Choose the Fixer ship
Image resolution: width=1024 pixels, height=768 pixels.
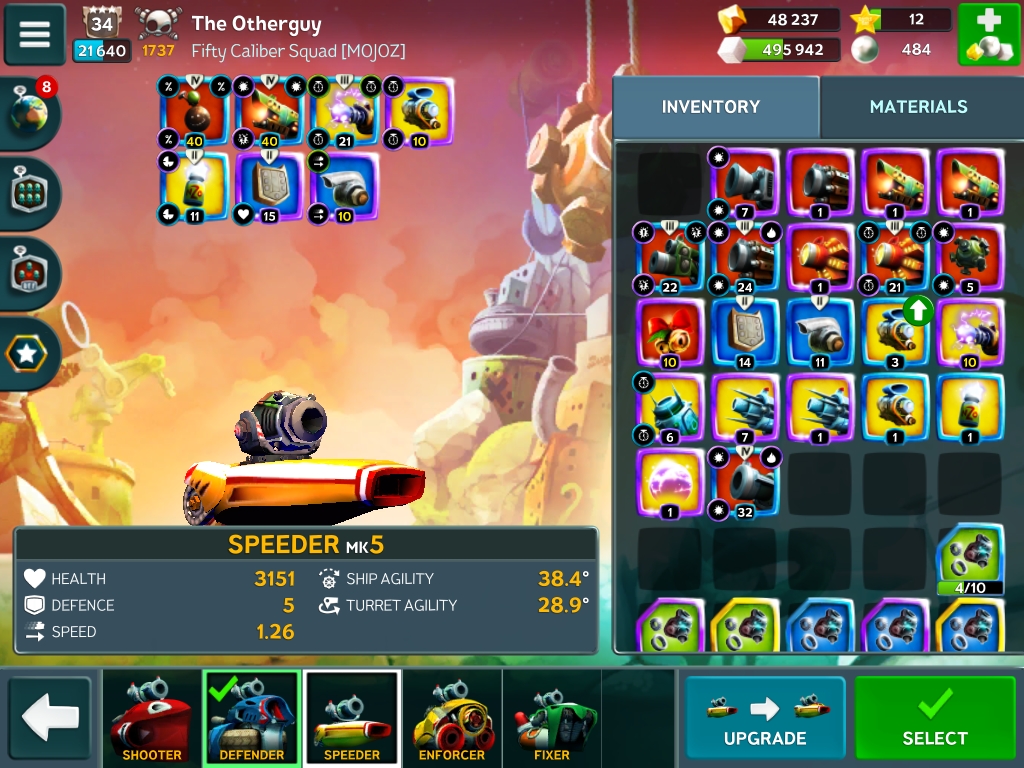pos(552,718)
